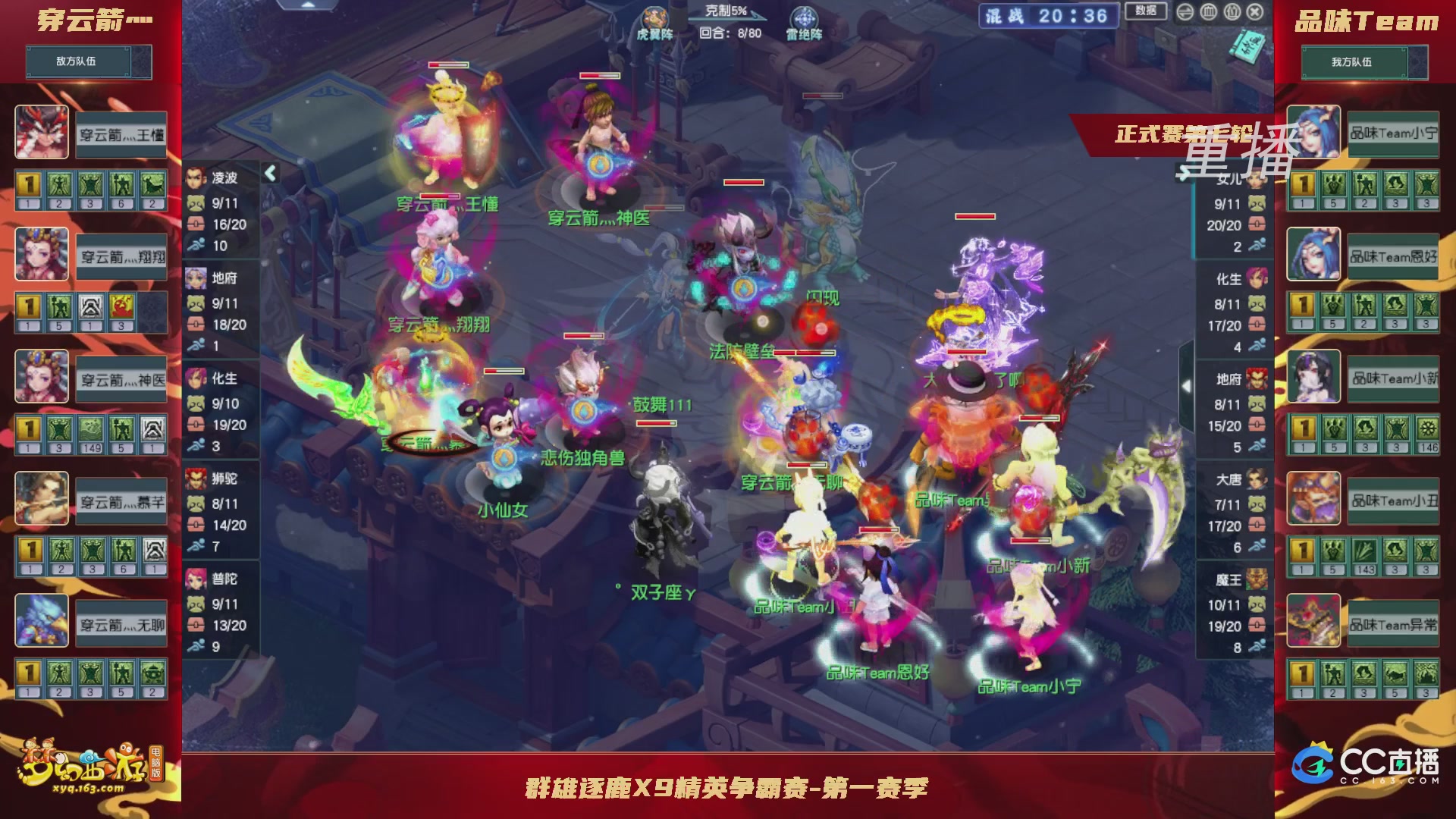1456x819 pixels.
Task: Click the 数据 data button
Action: coord(1145,11)
